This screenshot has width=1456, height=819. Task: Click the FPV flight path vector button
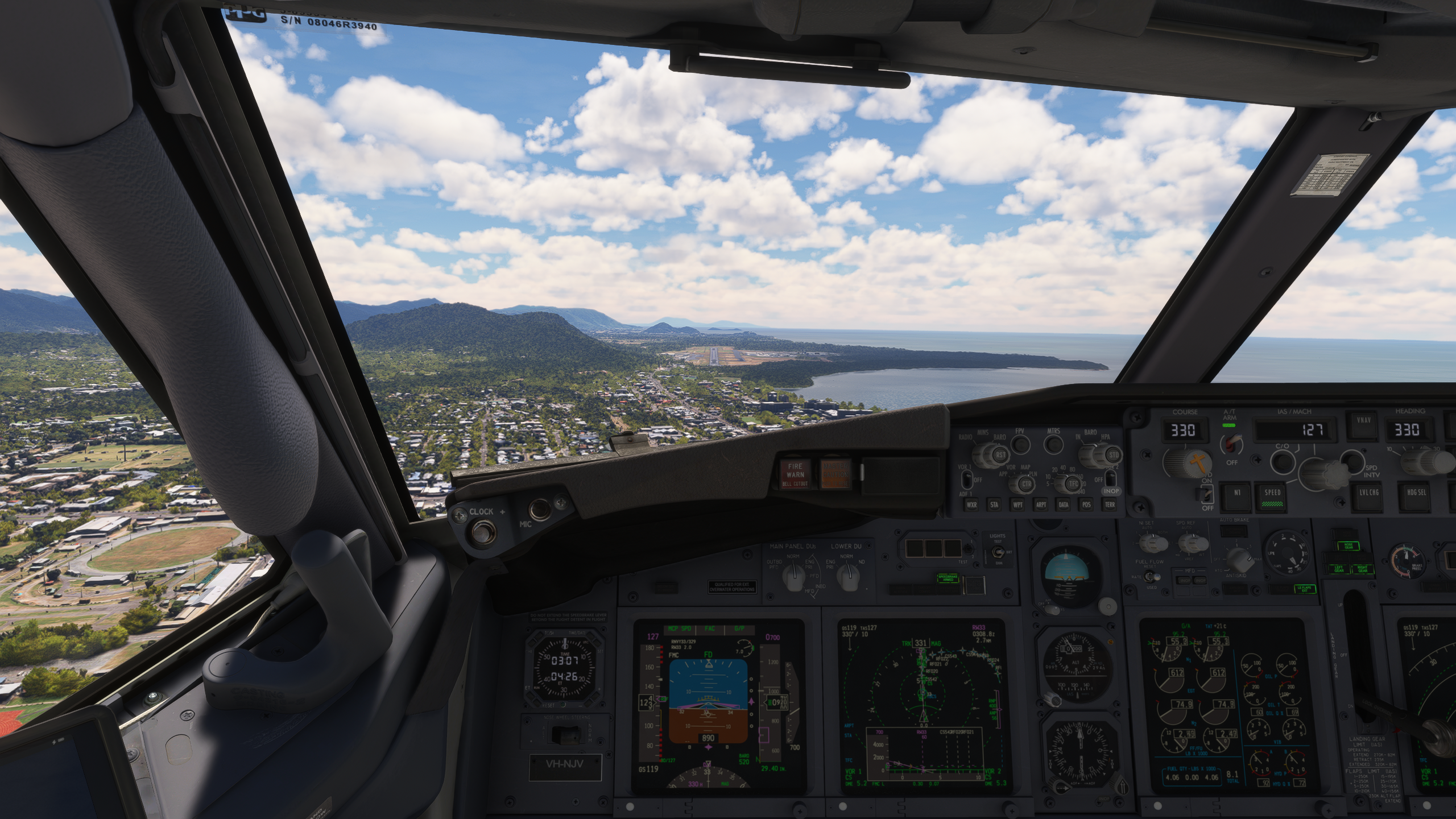point(1021,444)
